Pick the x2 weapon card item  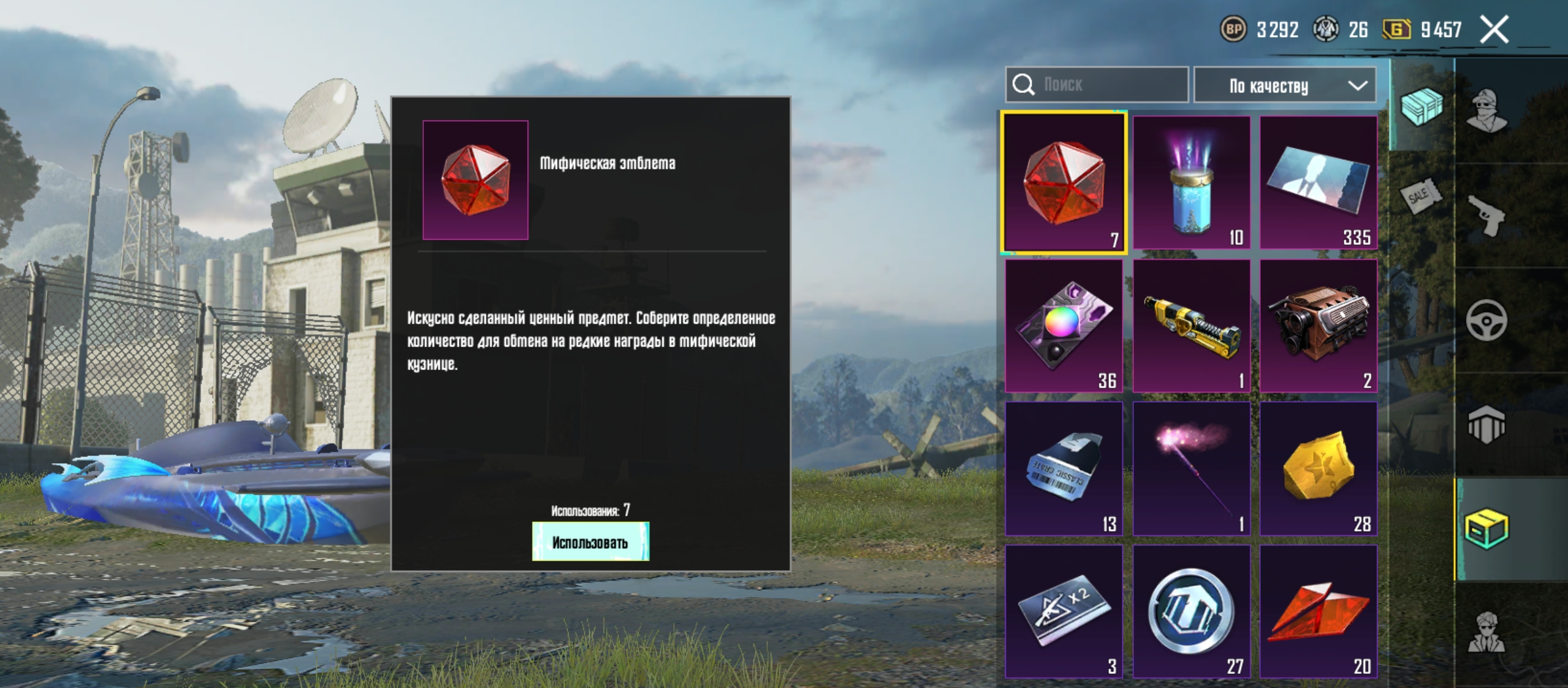(1063, 611)
